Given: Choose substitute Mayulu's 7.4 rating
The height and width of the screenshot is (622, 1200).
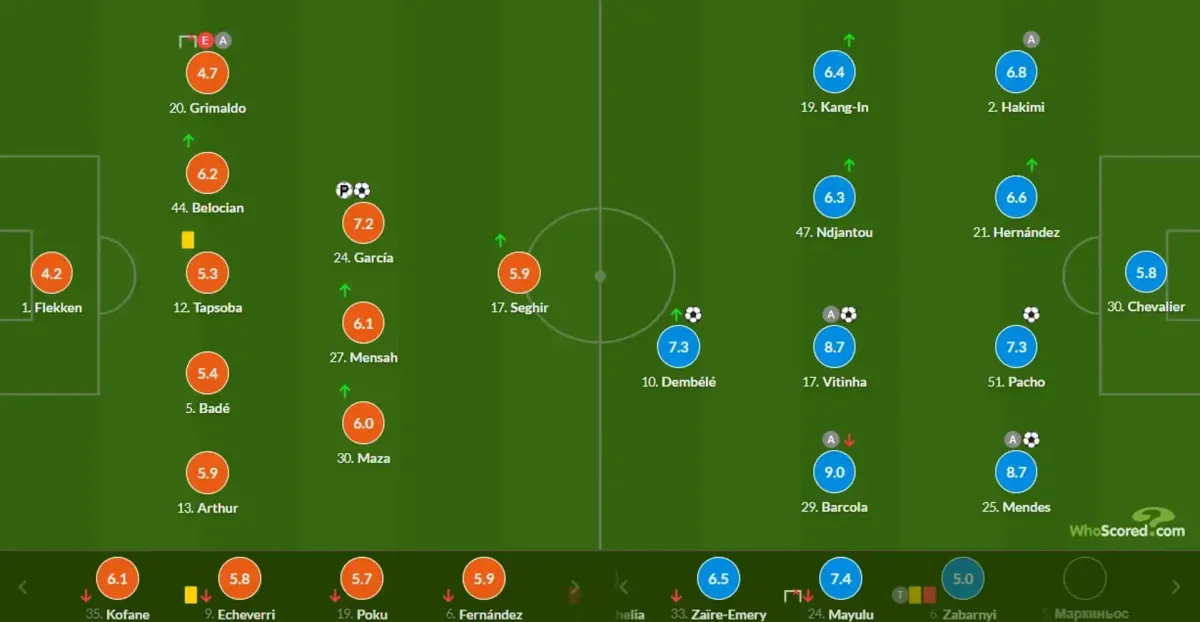Looking at the screenshot, I should (x=840, y=578).
